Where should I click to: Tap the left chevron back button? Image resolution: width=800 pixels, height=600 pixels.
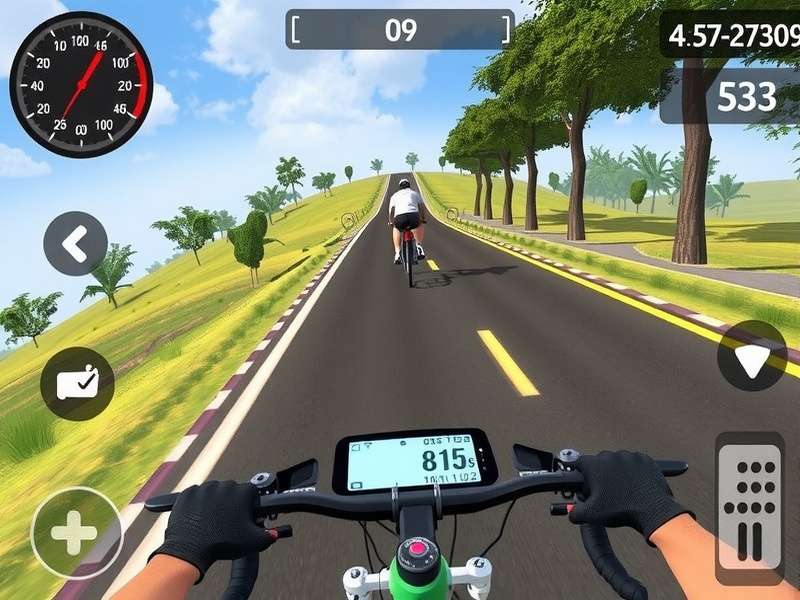[x=75, y=243]
